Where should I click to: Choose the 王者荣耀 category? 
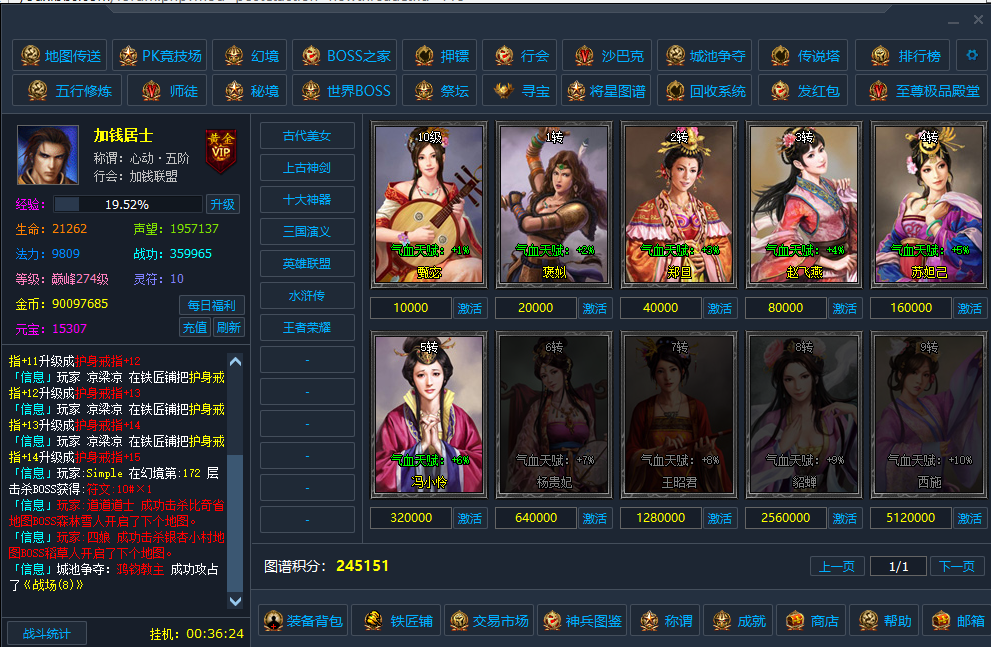[x=307, y=328]
